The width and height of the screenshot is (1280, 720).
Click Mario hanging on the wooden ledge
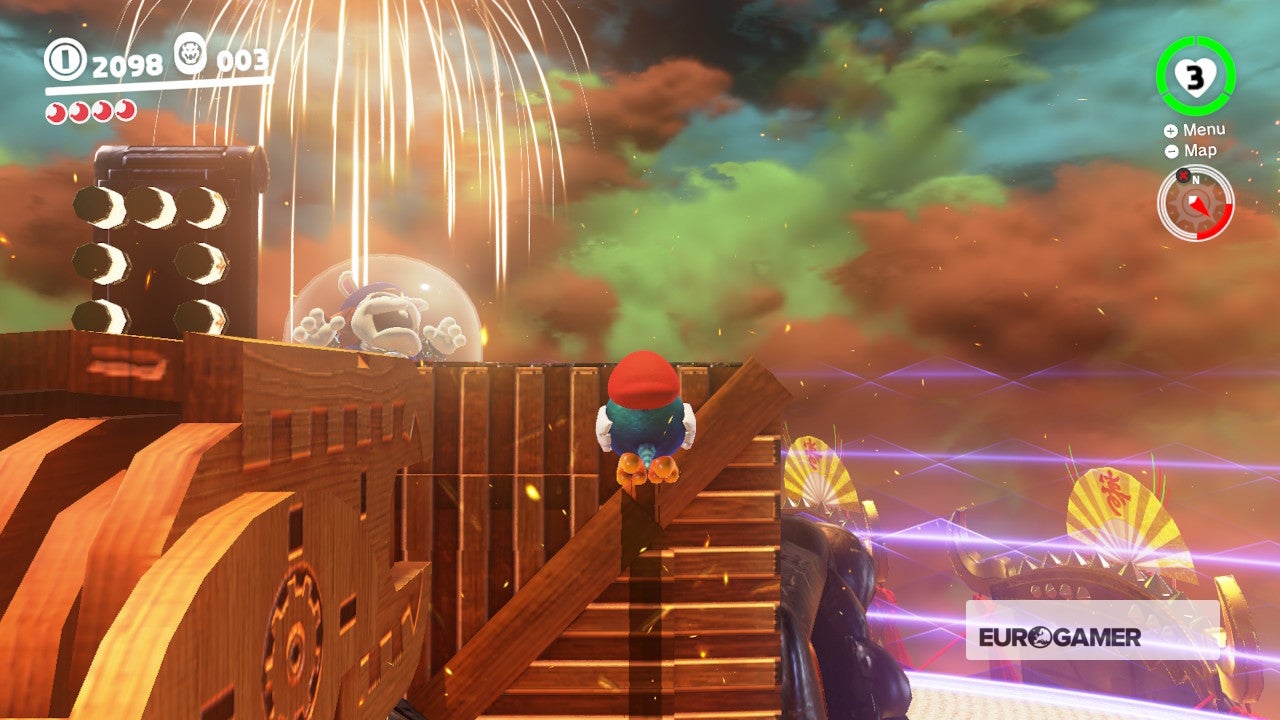pyautogui.click(x=645, y=420)
